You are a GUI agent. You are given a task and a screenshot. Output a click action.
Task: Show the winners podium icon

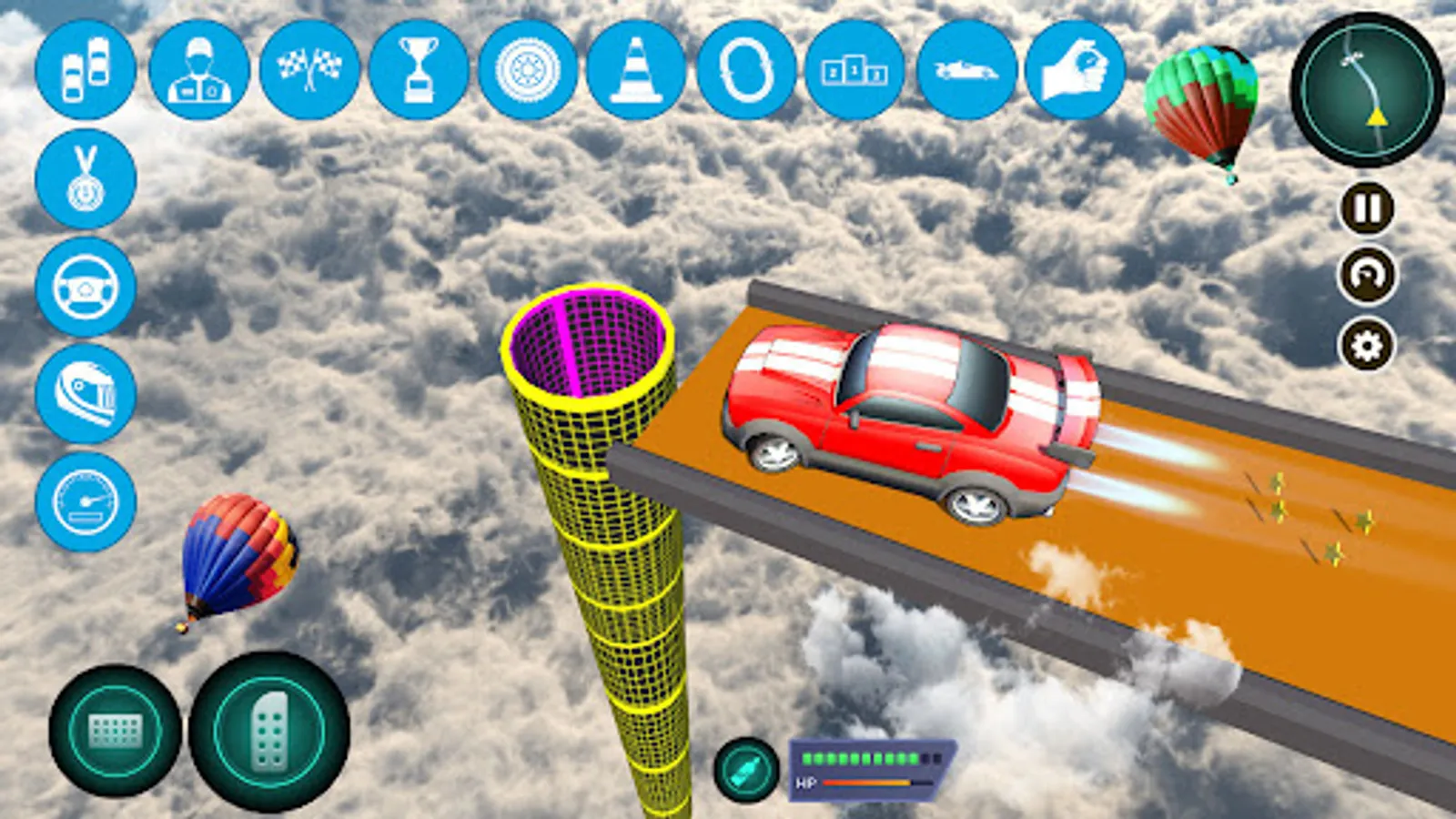tap(854, 70)
